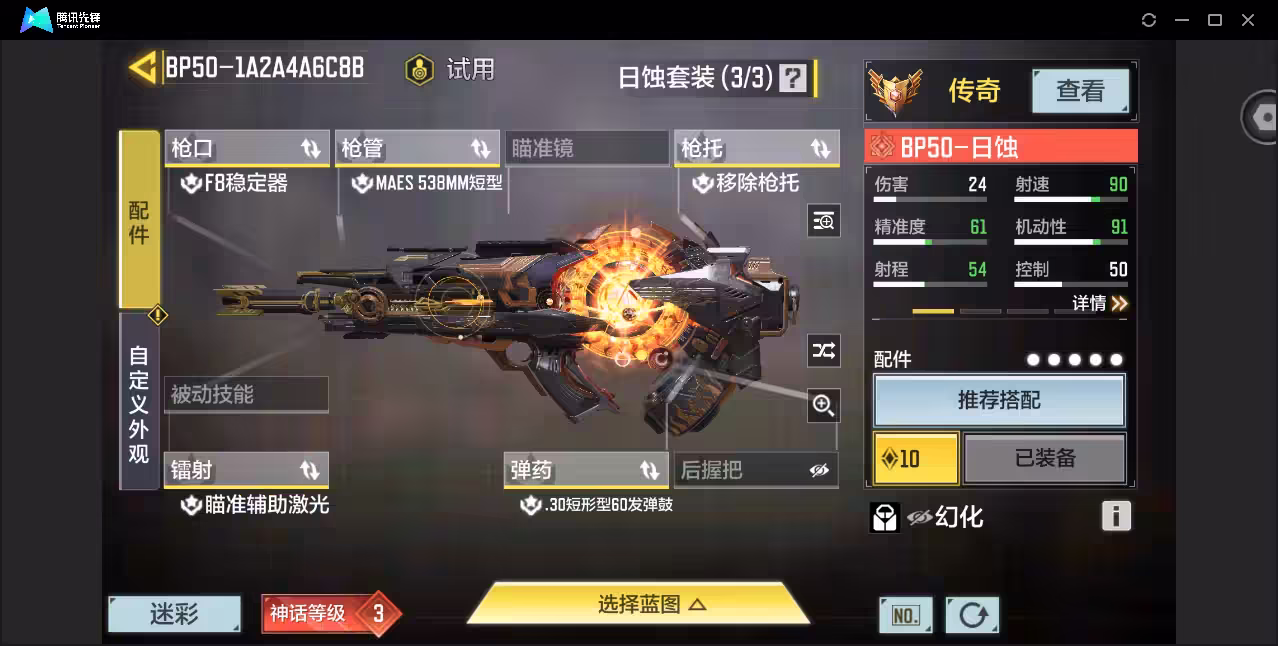Switch to the 配件 attachments tab
1278x646 pixels.
coord(139,220)
